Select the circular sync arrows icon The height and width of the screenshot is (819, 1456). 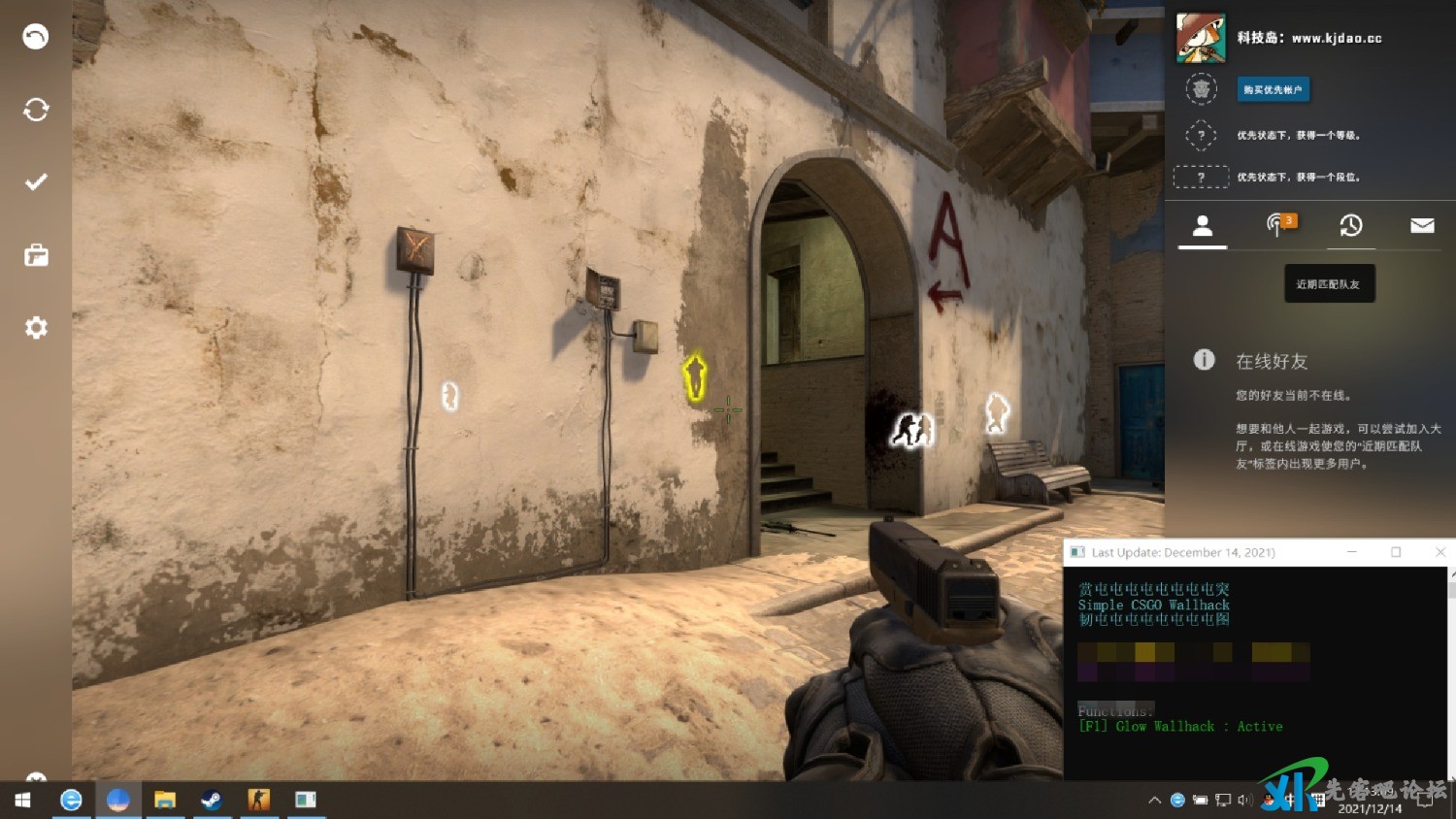tap(36, 110)
